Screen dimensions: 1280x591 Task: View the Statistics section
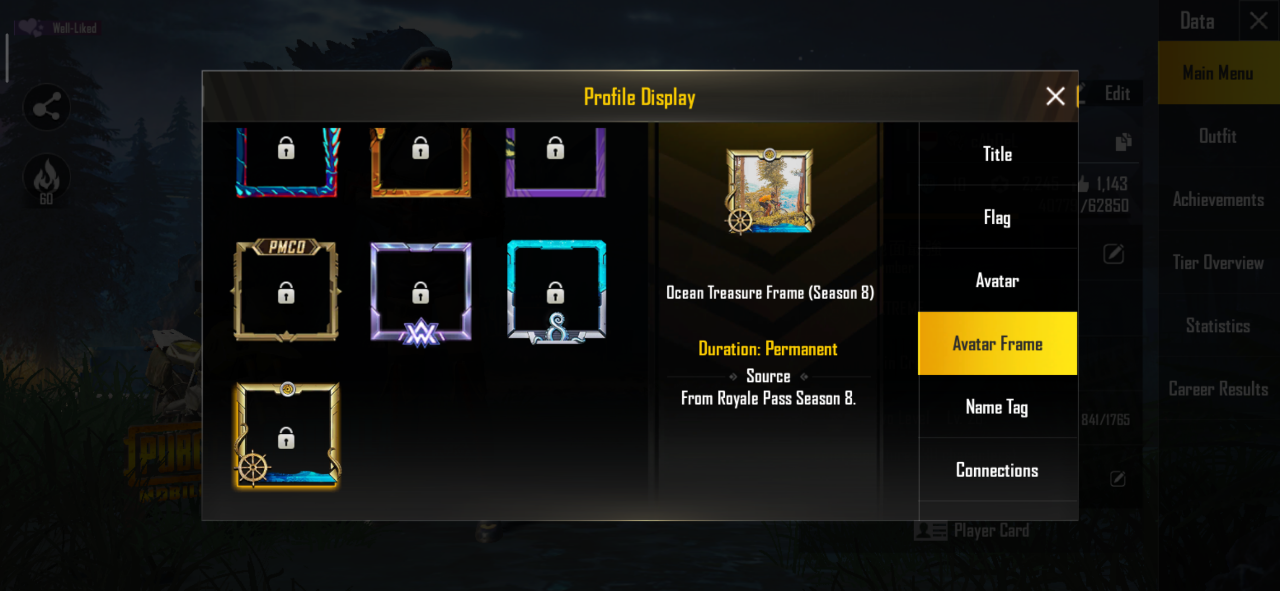[1217, 326]
